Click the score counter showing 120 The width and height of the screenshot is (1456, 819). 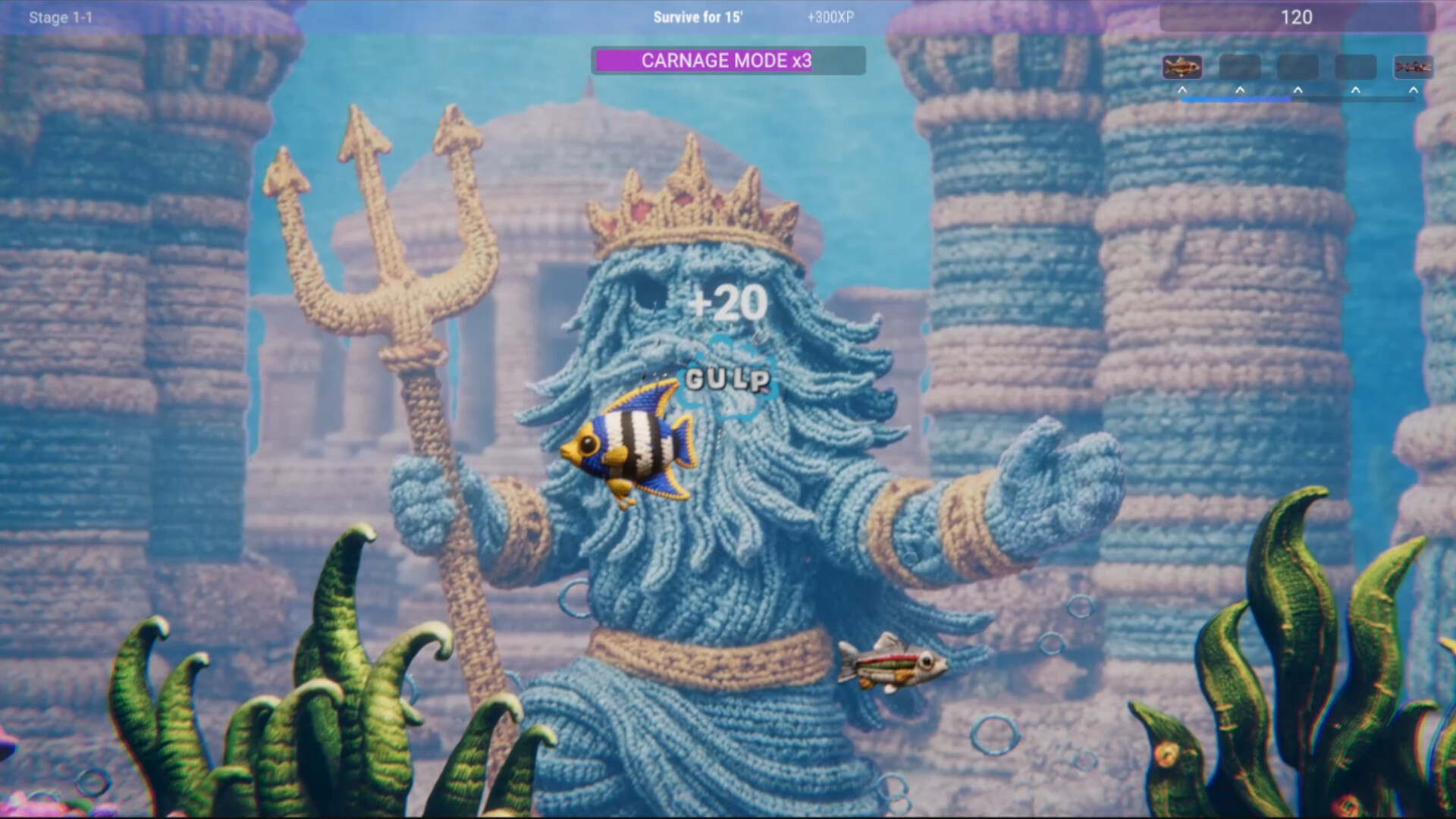(1296, 16)
